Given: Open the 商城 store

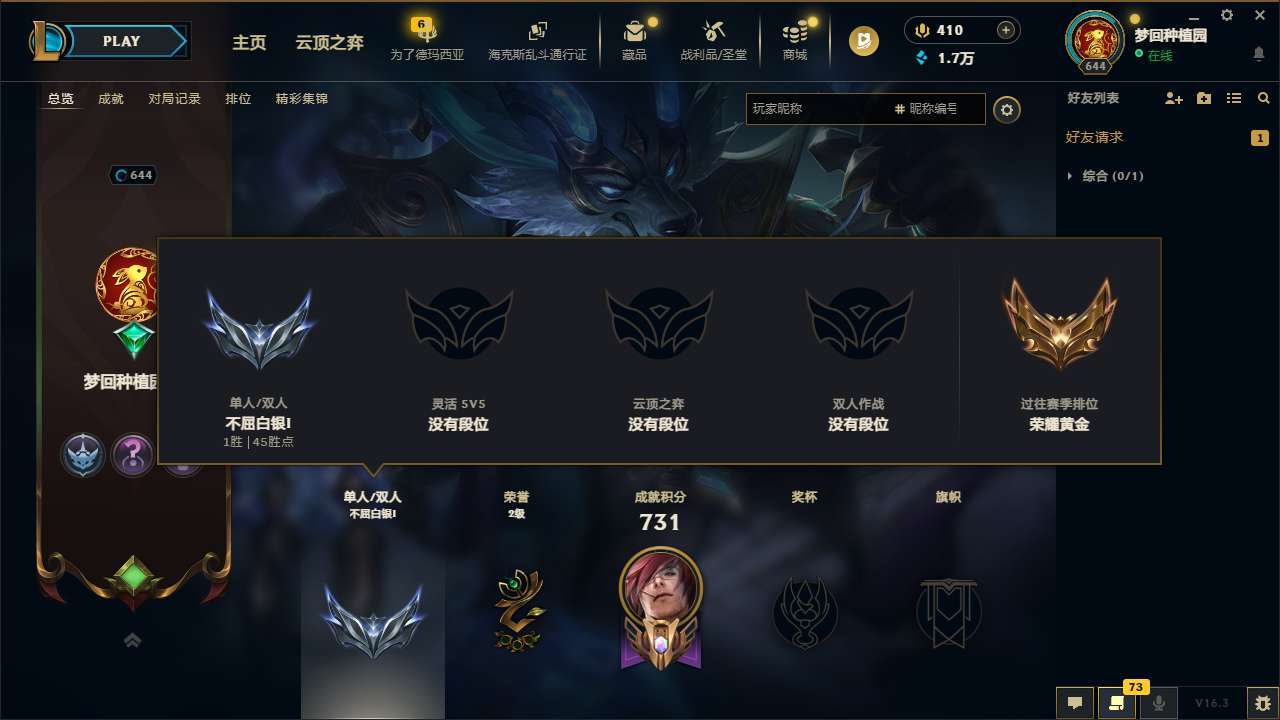Looking at the screenshot, I should [795, 40].
